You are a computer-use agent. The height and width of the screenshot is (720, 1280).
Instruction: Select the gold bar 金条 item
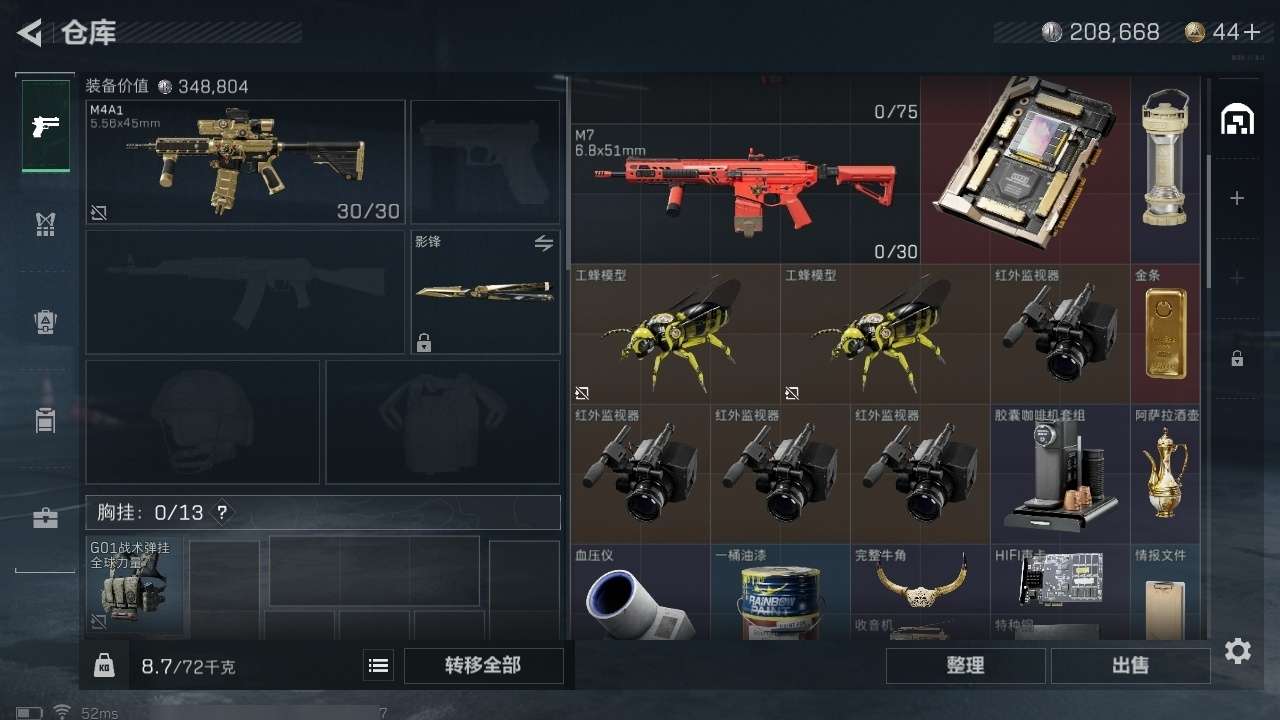[1165, 334]
